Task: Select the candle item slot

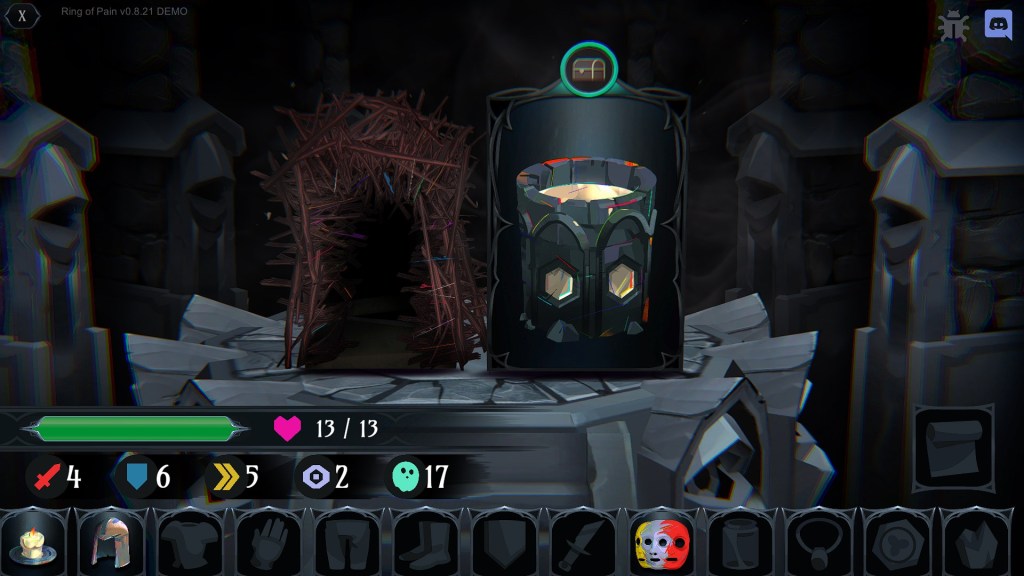Action: coord(33,544)
